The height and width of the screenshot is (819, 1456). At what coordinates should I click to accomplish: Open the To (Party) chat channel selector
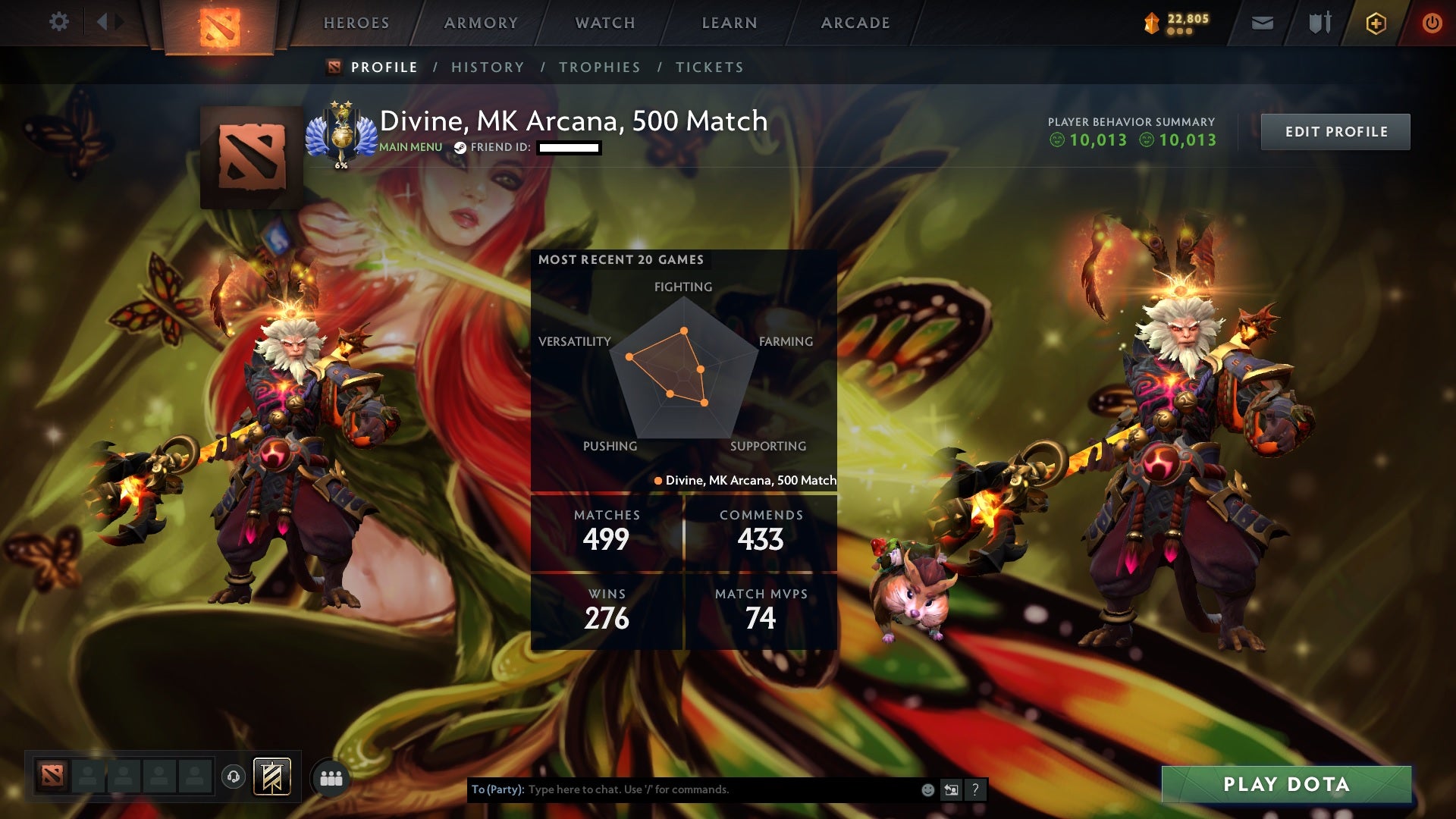[x=495, y=789]
